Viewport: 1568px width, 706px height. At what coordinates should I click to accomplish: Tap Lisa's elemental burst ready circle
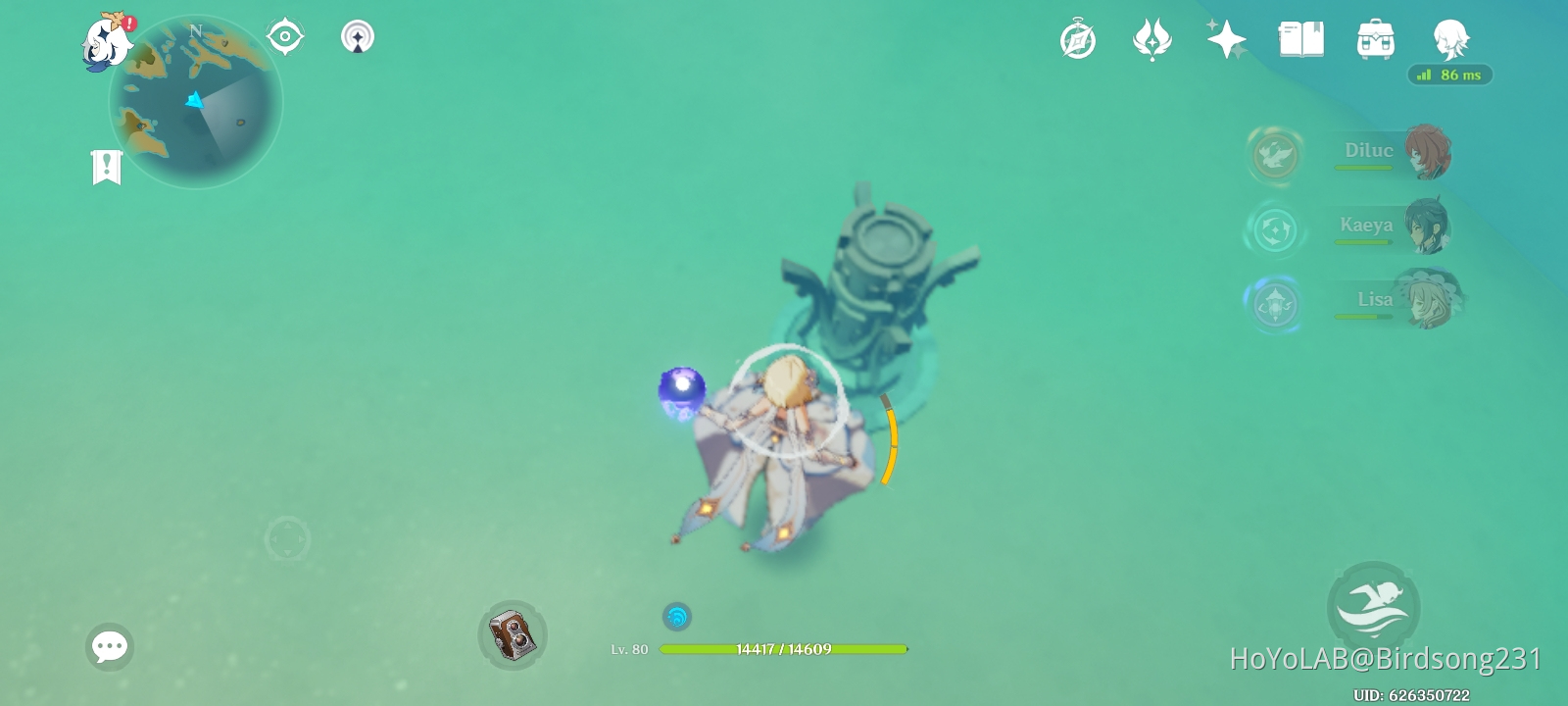coord(1275,304)
